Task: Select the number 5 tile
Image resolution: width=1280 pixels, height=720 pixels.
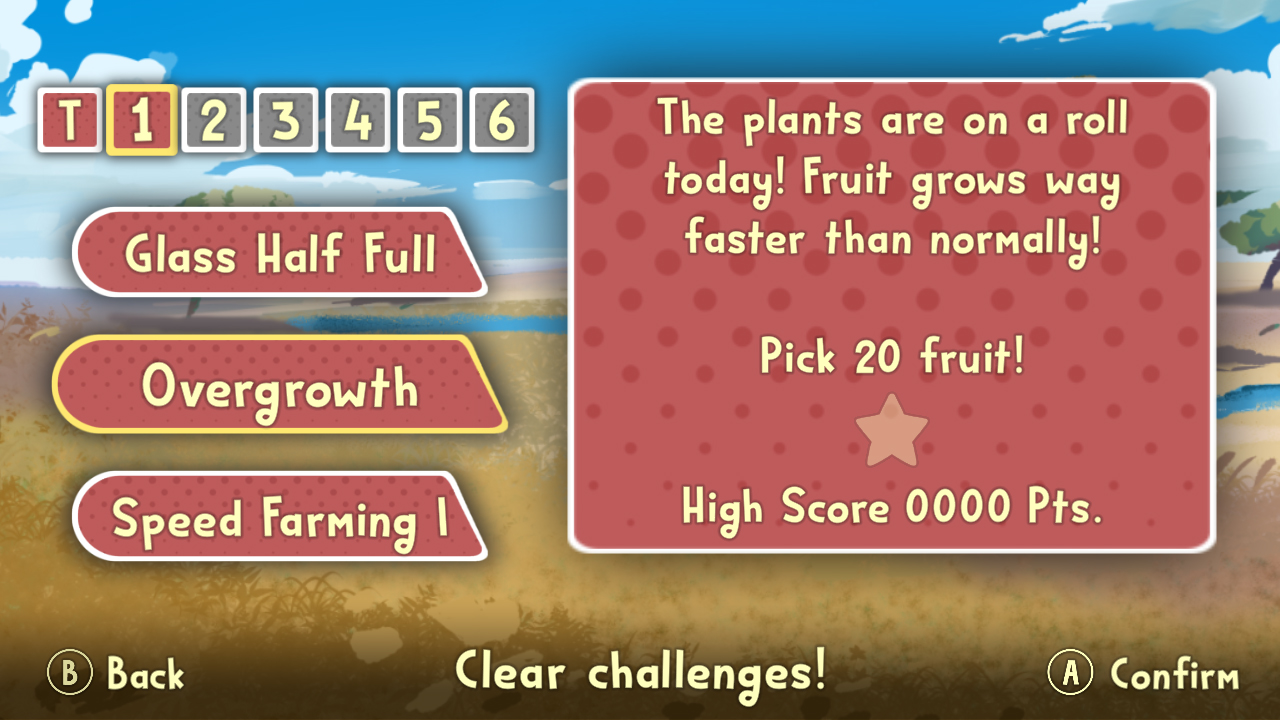Action: (429, 120)
